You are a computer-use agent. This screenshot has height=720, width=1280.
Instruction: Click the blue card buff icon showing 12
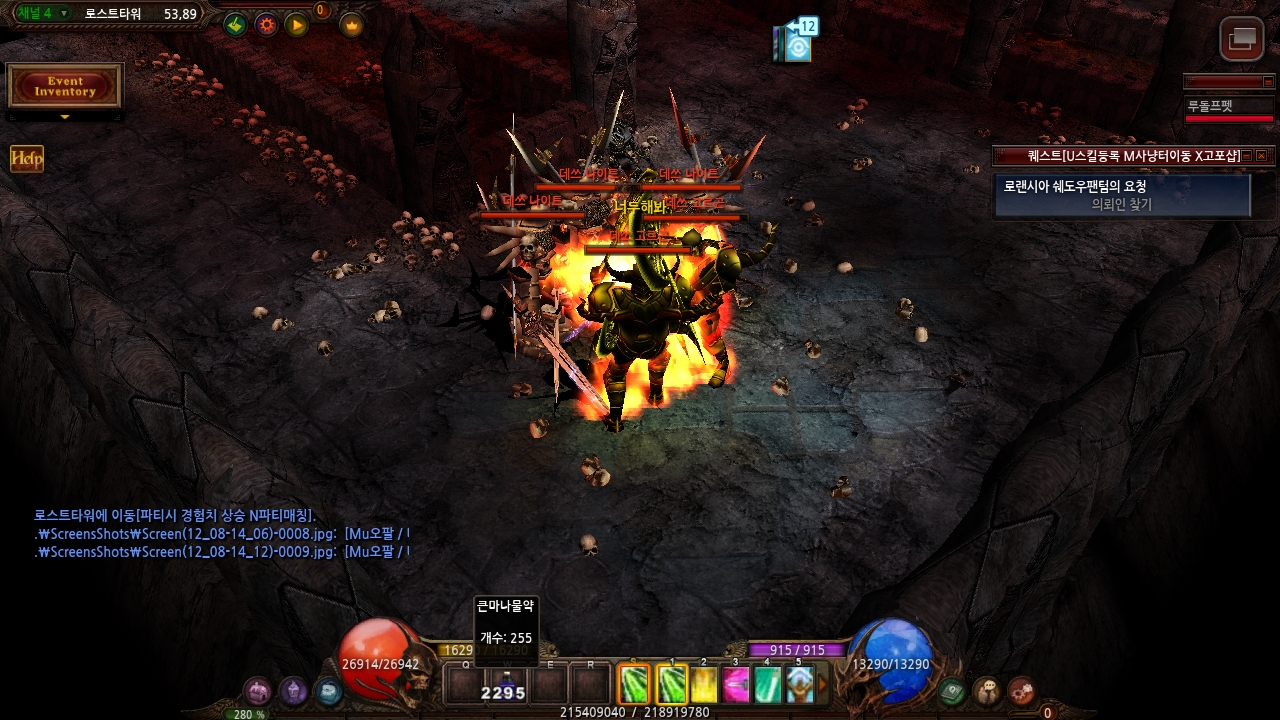[x=797, y=44]
